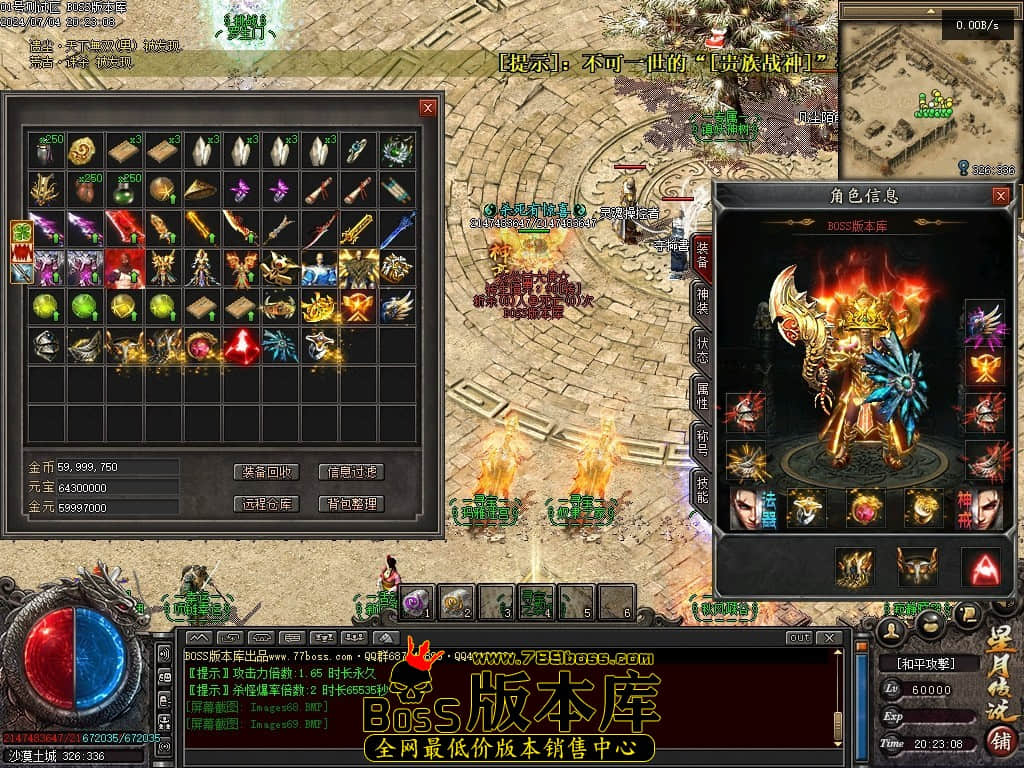Click the 装备回收 equipment recycle button
This screenshot has width=1024, height=768.
pyautogui.click(x=266, y=472)
